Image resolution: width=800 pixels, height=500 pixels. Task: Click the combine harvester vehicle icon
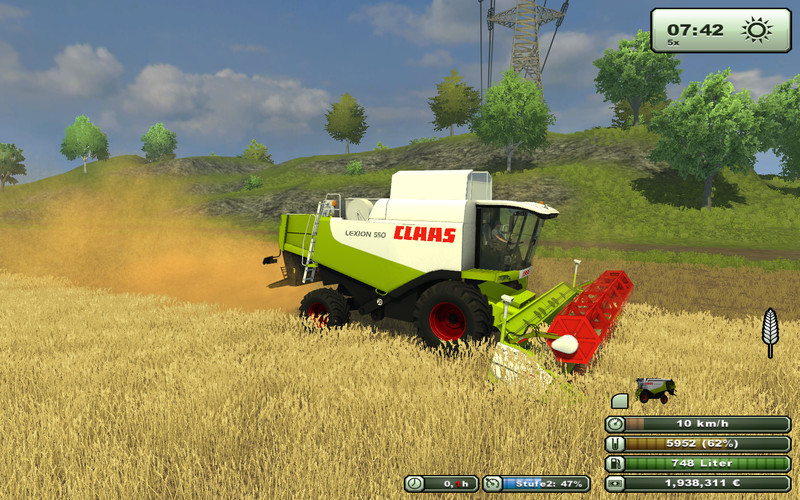click(x=655, y=389)
